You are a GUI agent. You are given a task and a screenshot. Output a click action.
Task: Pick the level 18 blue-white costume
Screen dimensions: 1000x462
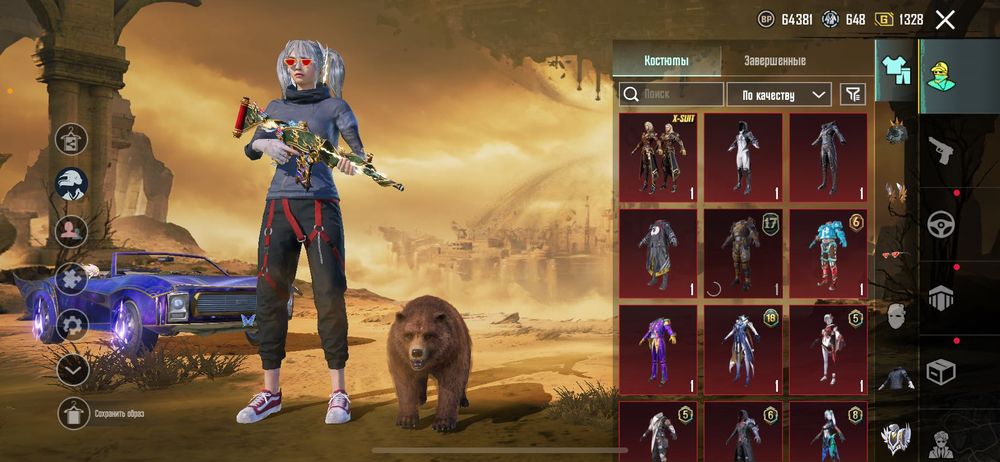pos(743,349)
